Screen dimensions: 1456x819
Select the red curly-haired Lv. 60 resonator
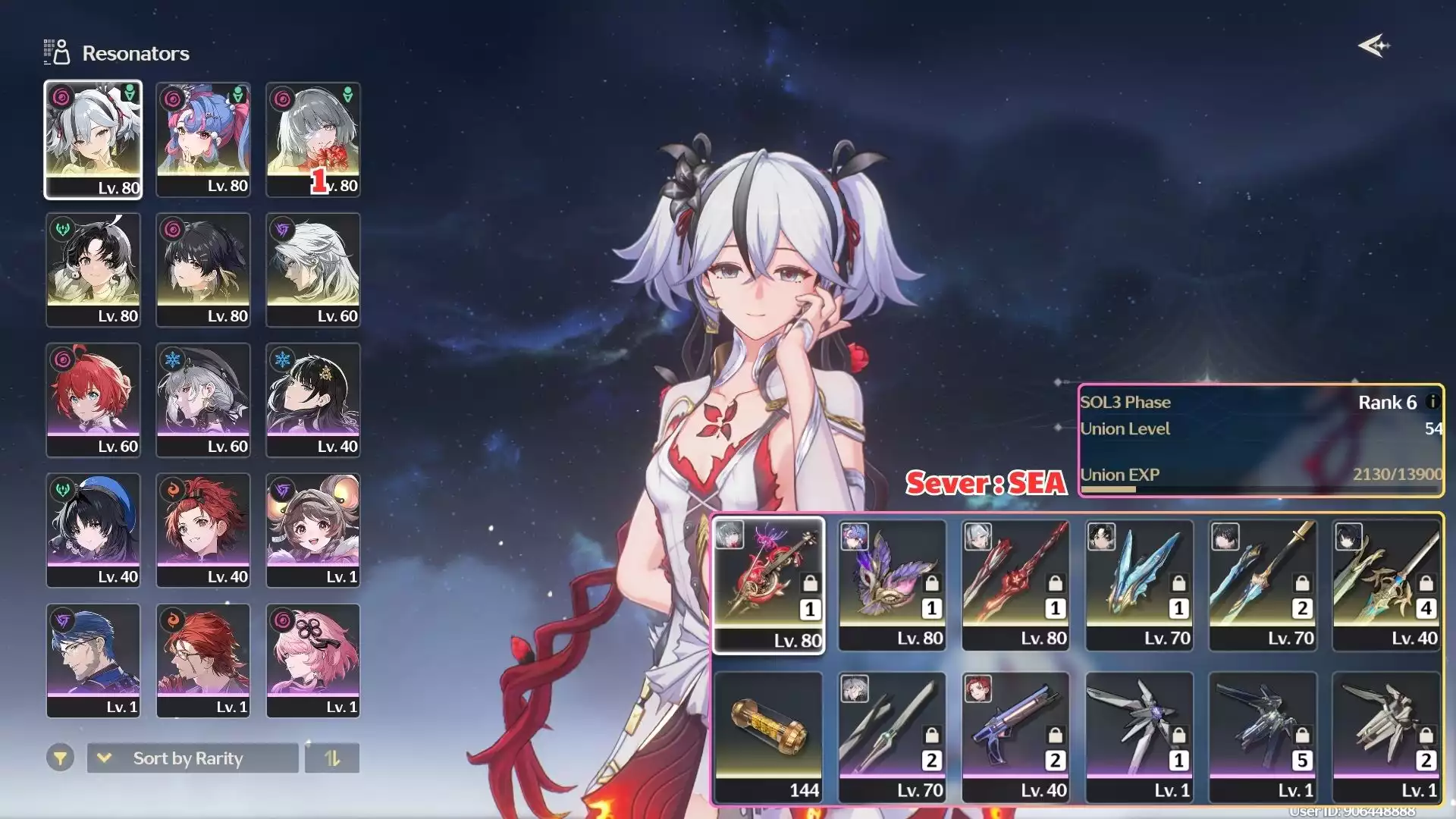[x=93, y=400]
